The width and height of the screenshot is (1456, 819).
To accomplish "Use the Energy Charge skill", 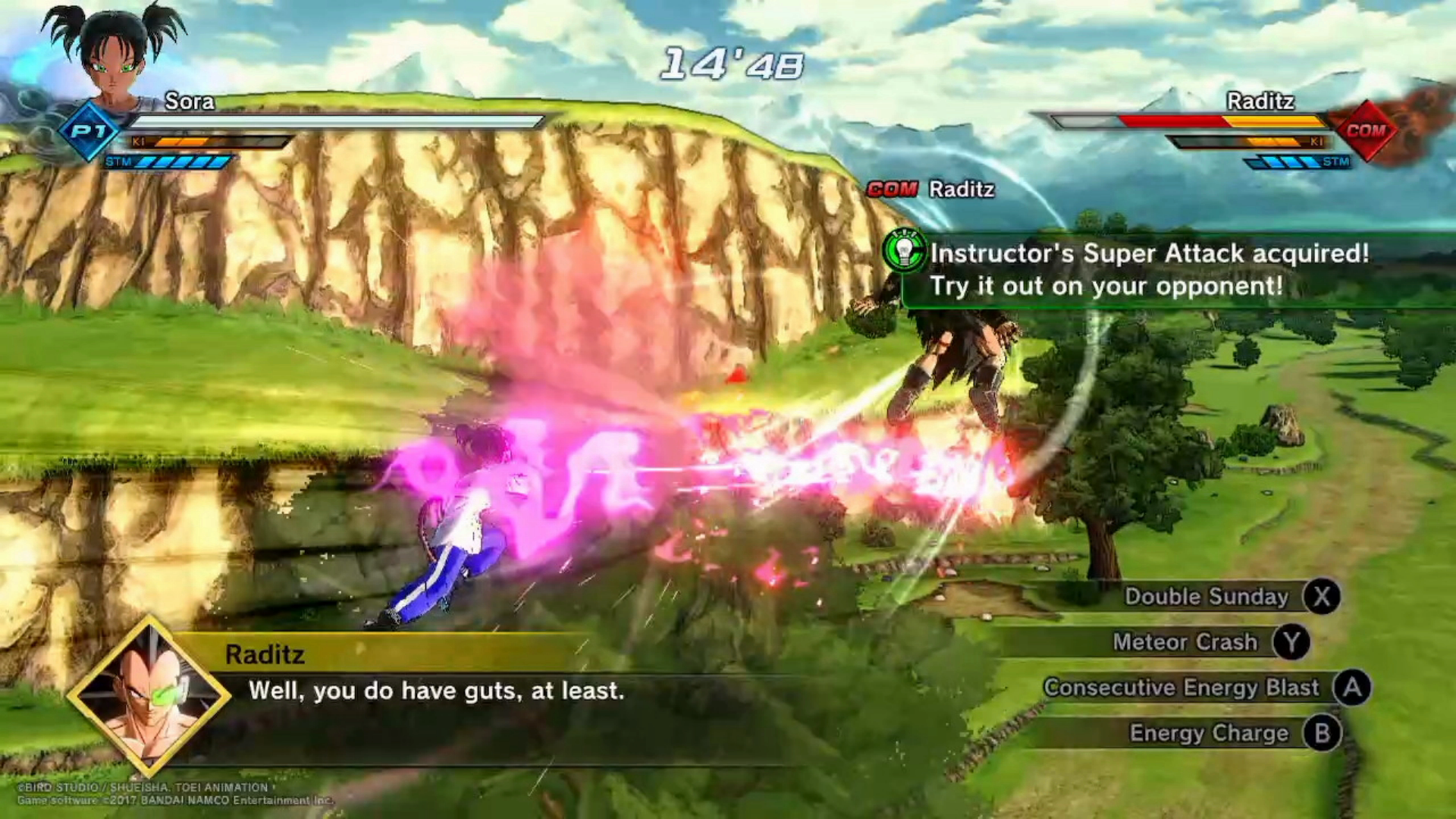I will [x=1209, y=733].
